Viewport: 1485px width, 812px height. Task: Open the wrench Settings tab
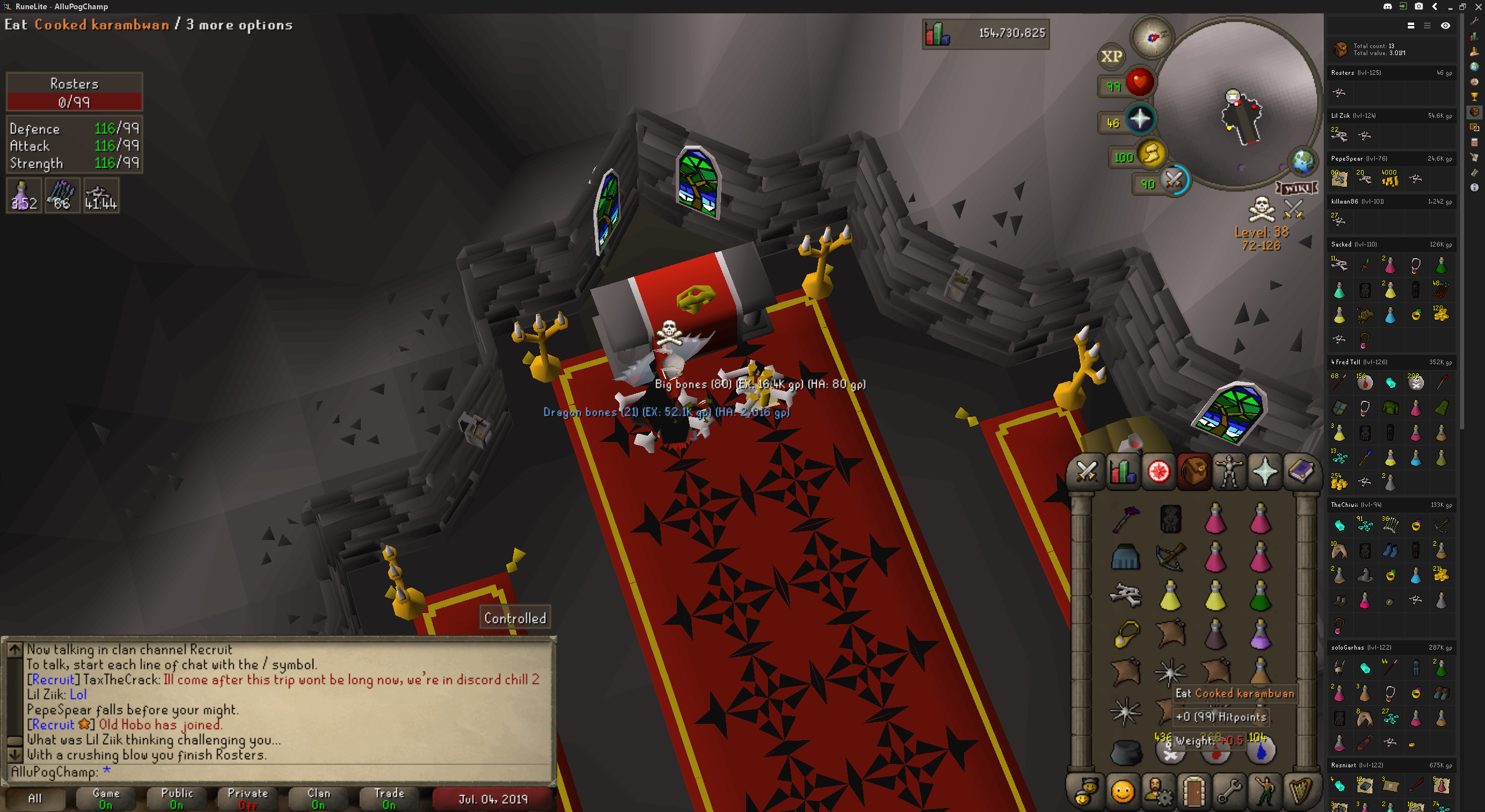[1229, 791]
